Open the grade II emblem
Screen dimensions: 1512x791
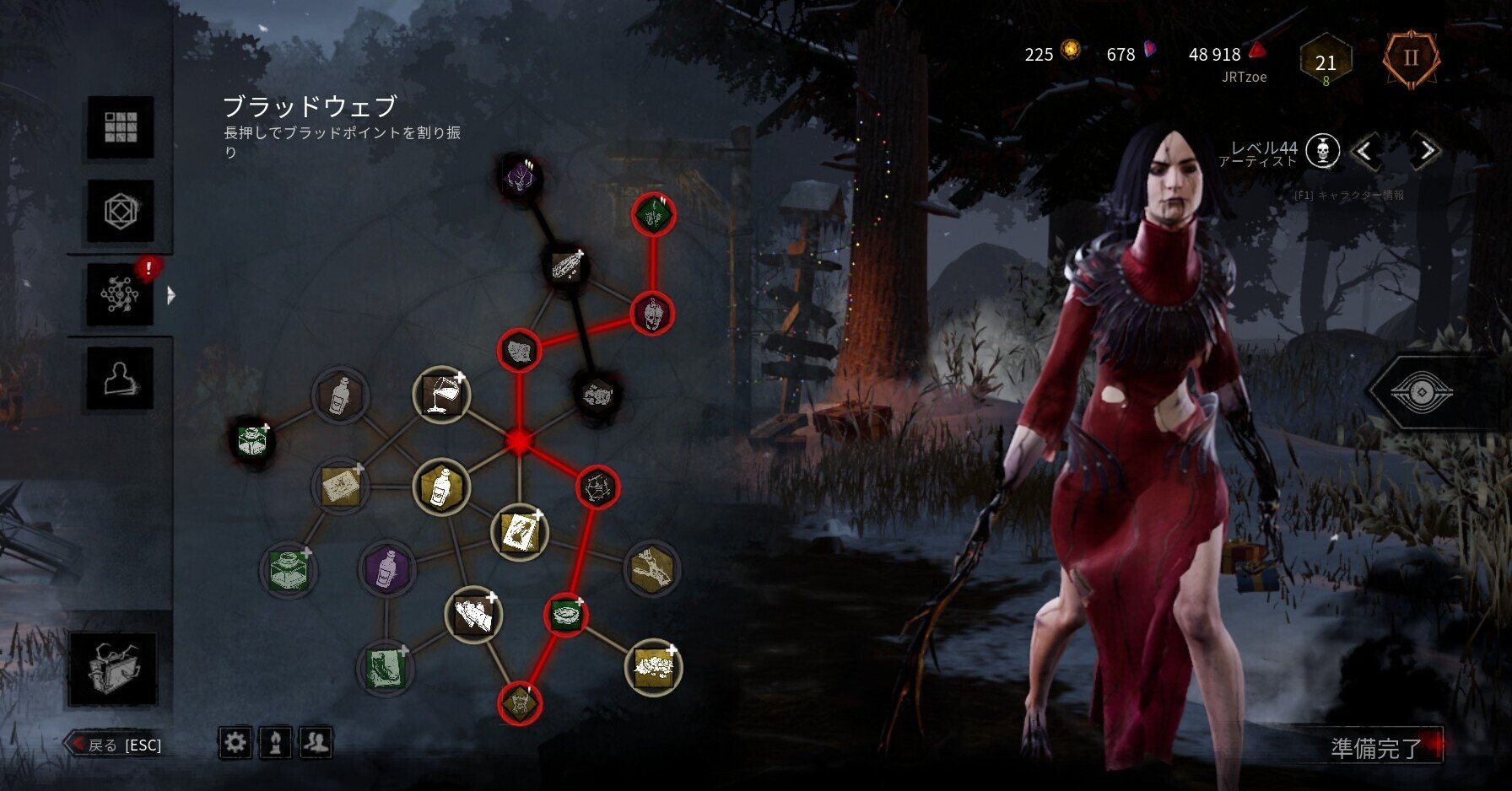pos(1411,59)
